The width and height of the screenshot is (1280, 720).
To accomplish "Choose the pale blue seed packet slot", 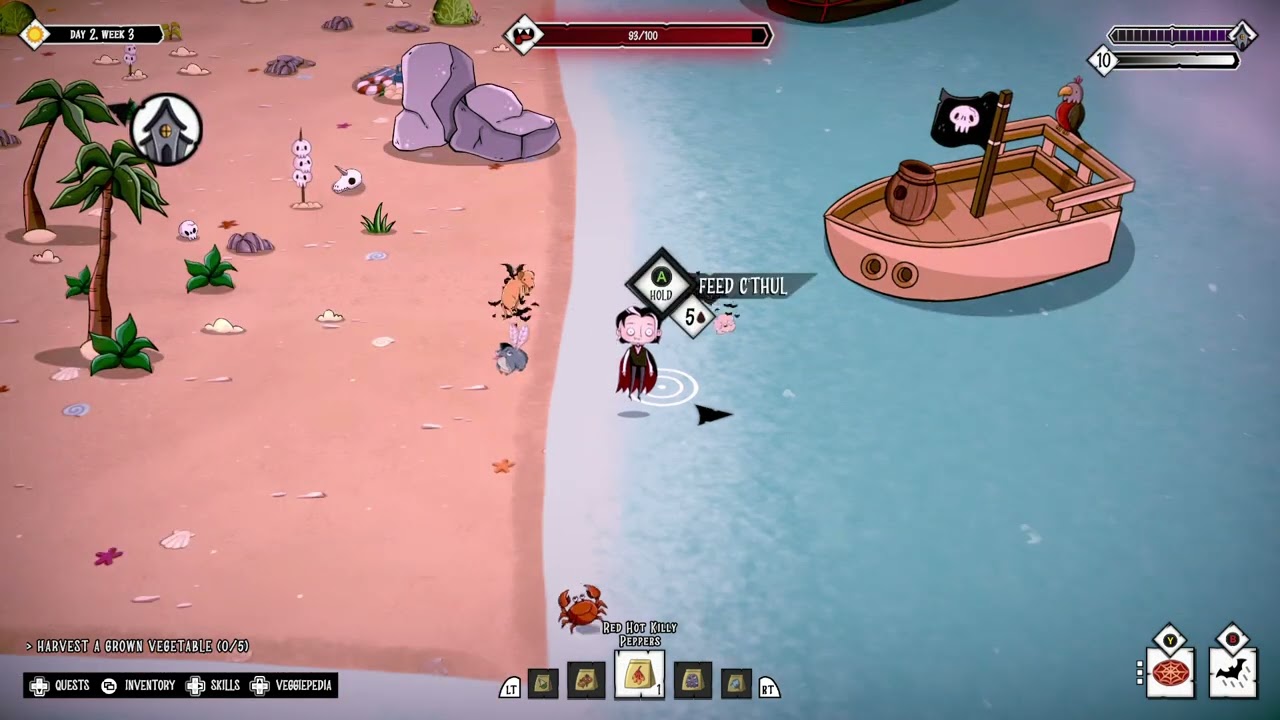I will pos(736,683).
